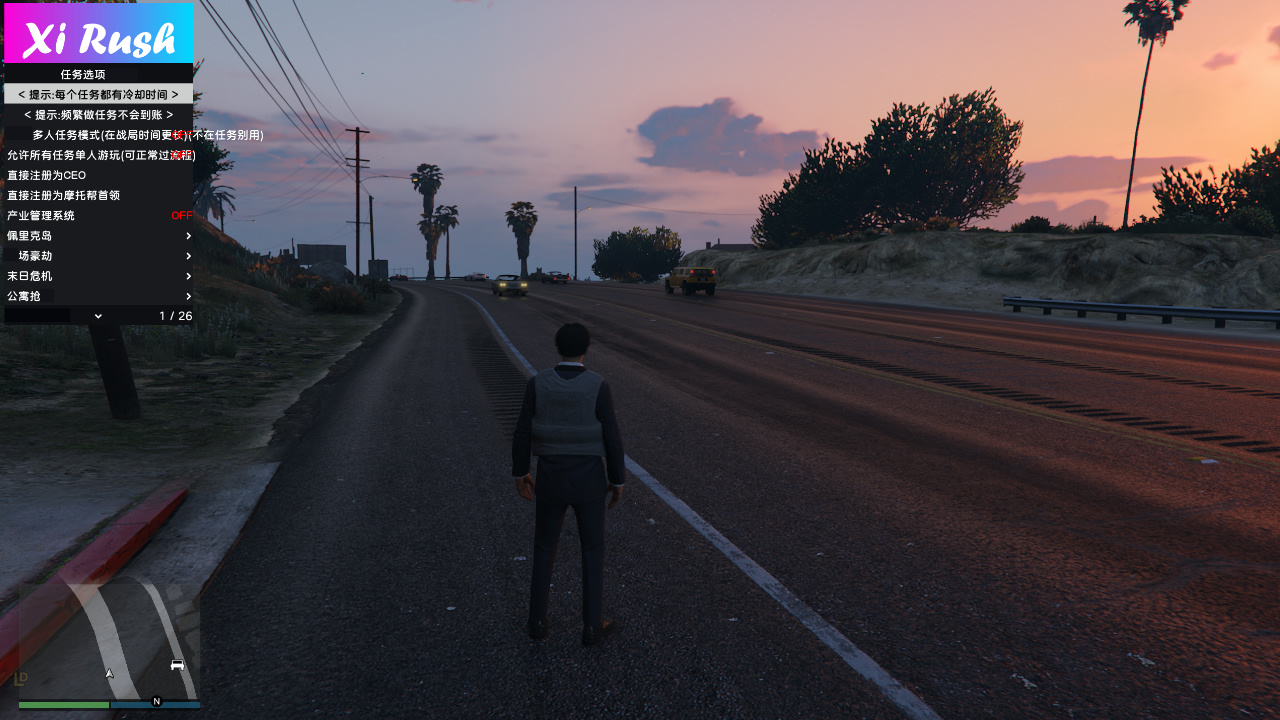Click the minimap
The image size is (1280, 720).
[109, 642]
